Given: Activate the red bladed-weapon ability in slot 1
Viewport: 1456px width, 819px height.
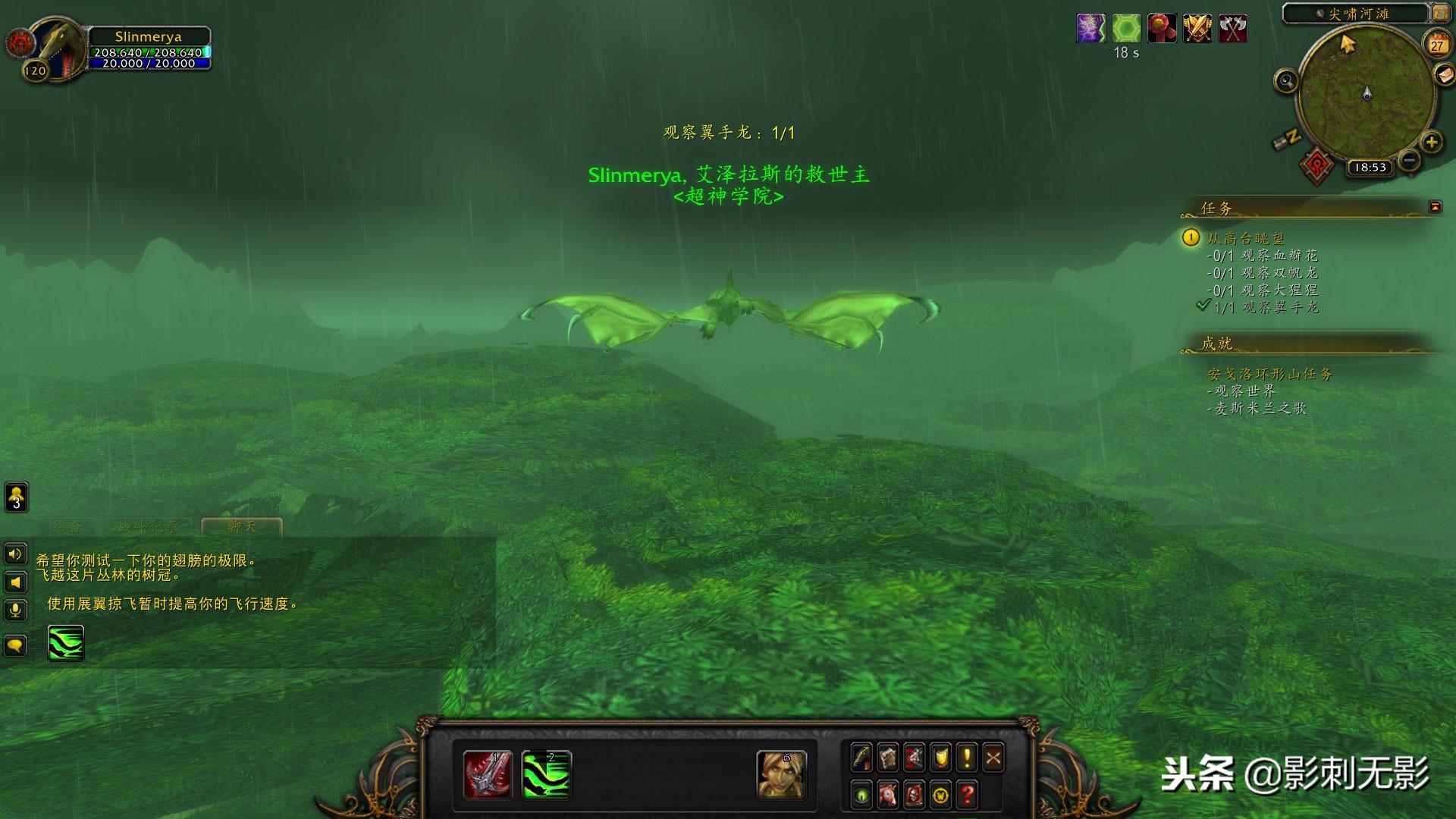Looking at the screenshot, I should click(x=487, y=775).
